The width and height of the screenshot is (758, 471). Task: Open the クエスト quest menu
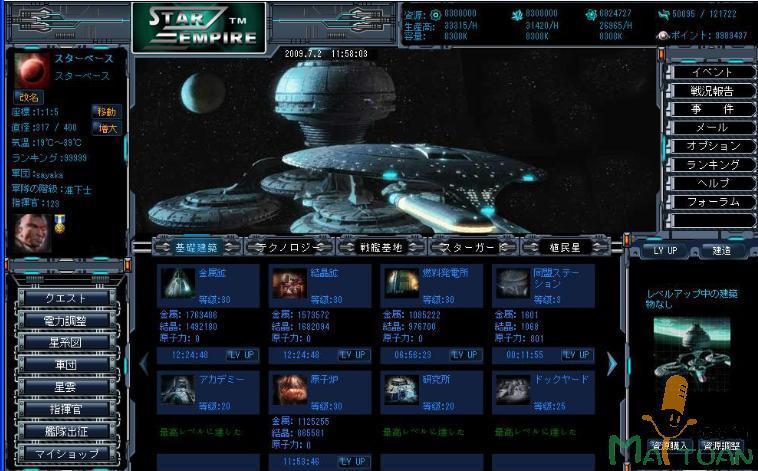(x=67, y=298)
